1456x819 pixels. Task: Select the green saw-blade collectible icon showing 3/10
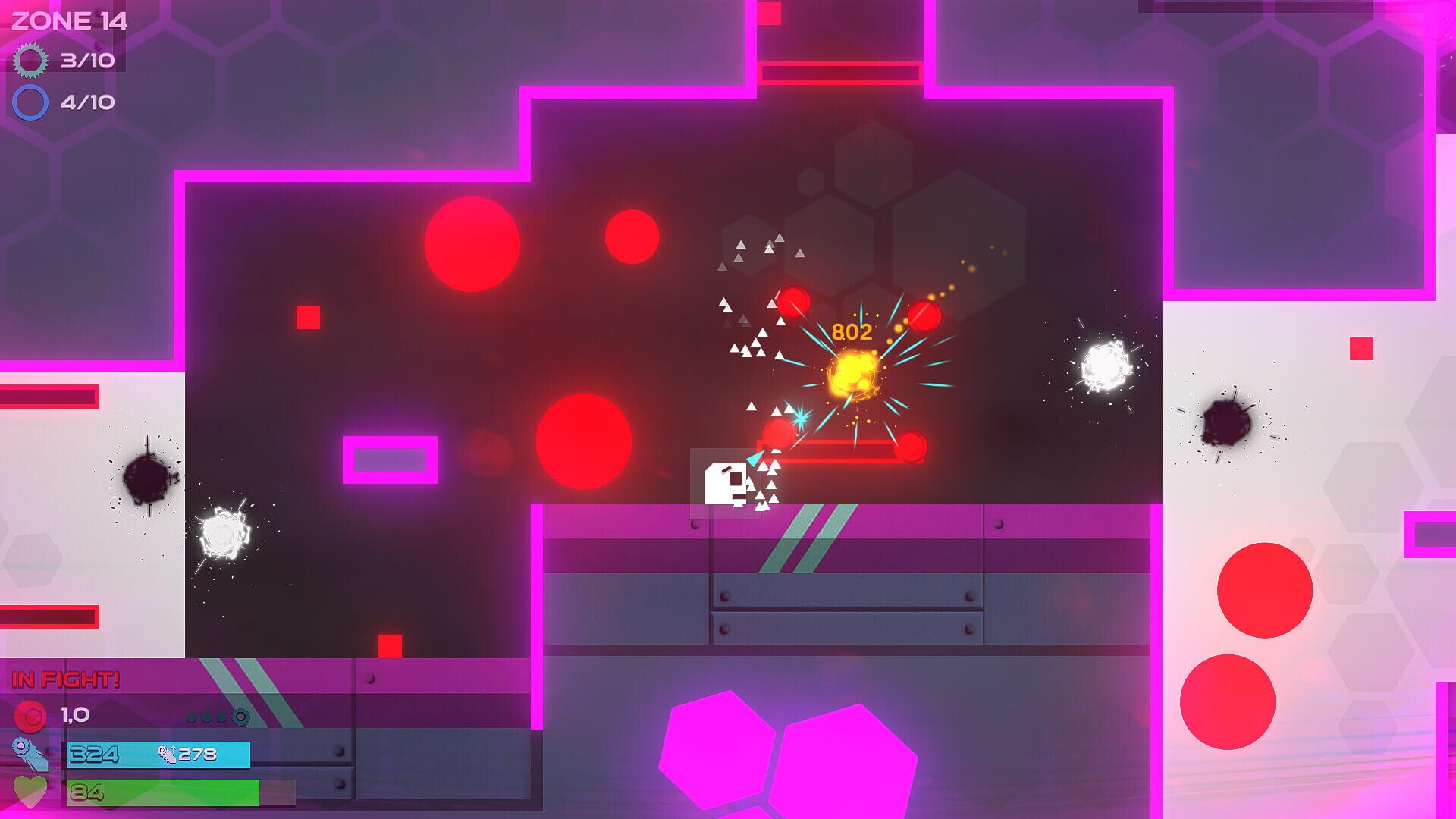click(32, 61)
